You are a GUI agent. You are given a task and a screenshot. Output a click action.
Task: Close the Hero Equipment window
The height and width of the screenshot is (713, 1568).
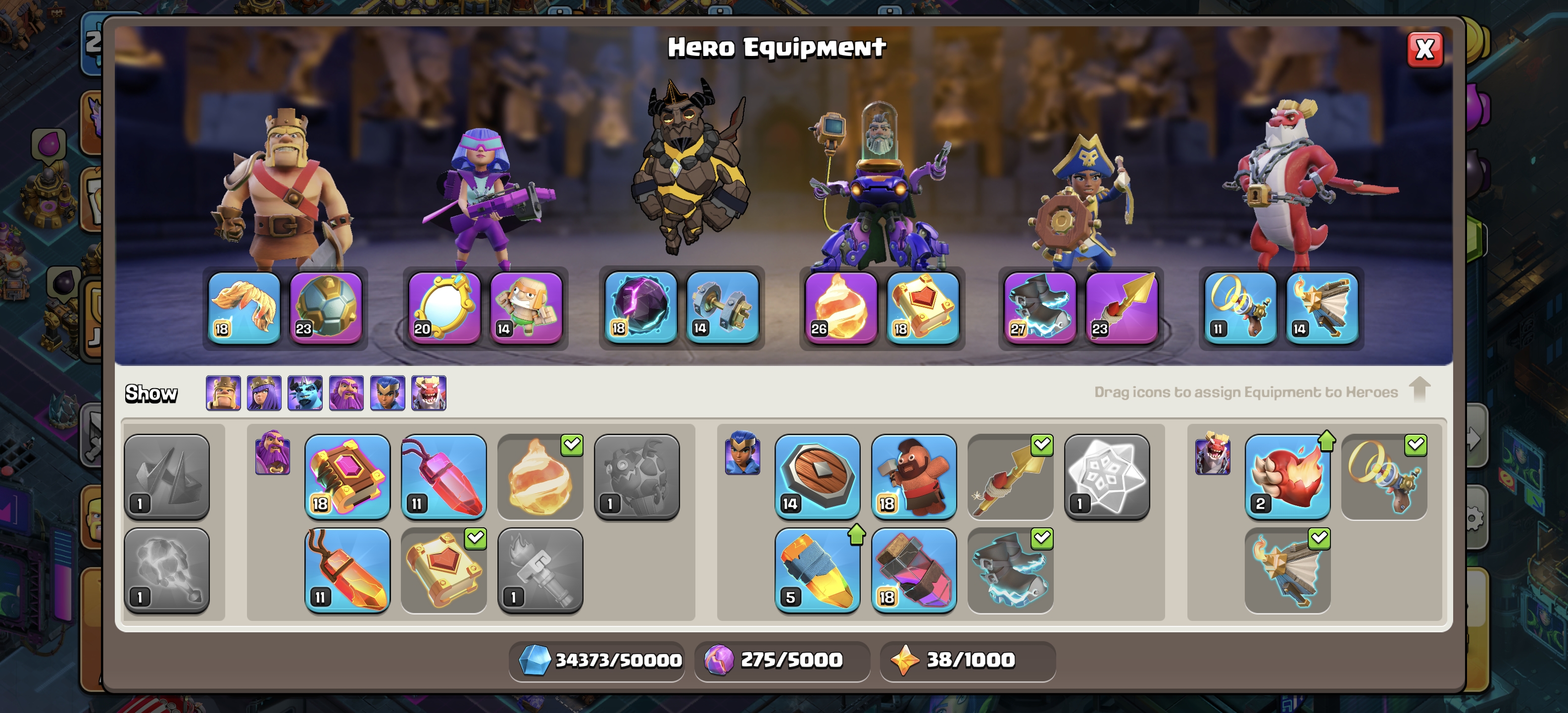(1424, 50)
